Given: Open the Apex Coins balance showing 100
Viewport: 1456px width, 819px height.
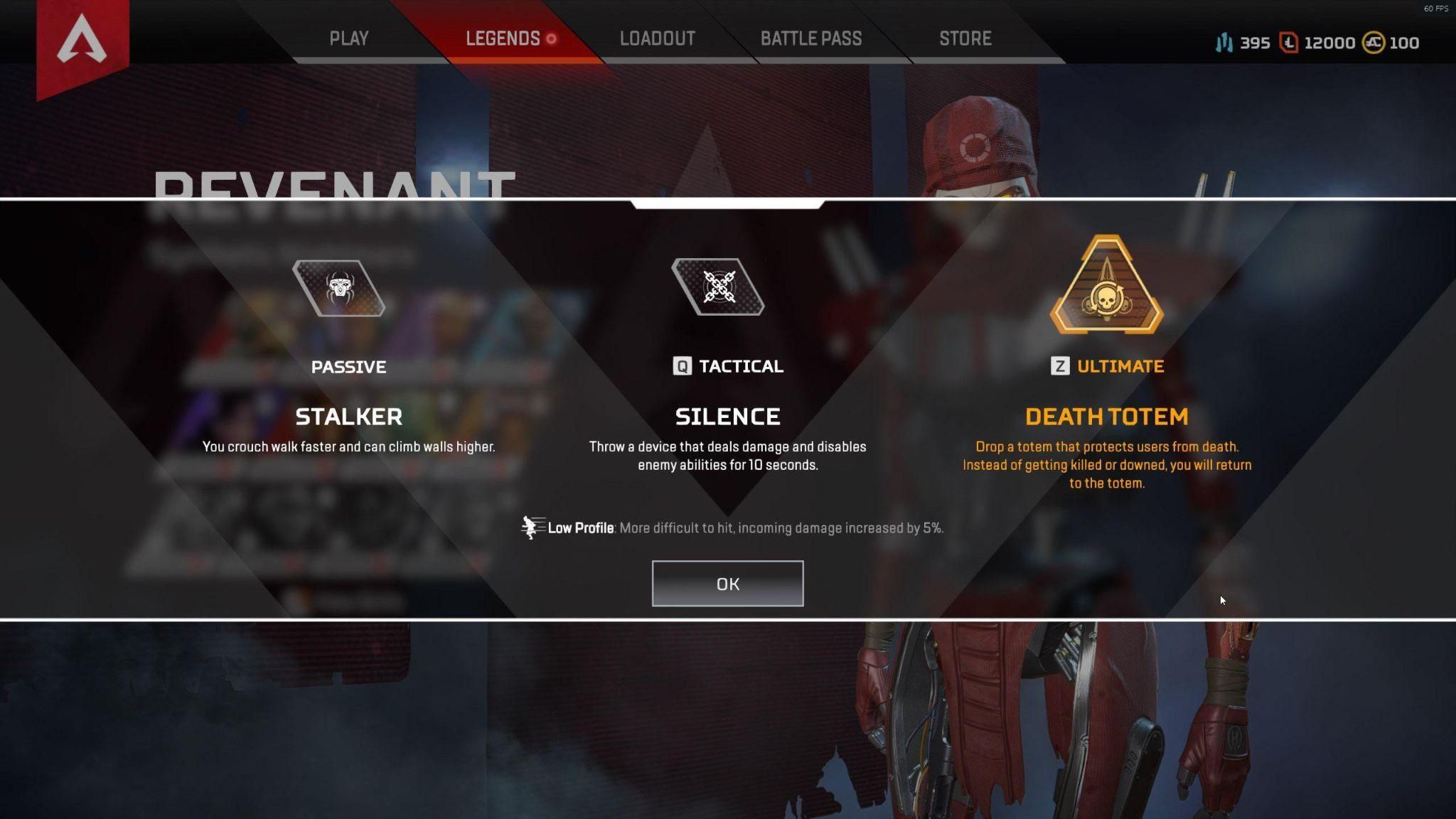Looking at the screenshot, I should click(1391, 43).
